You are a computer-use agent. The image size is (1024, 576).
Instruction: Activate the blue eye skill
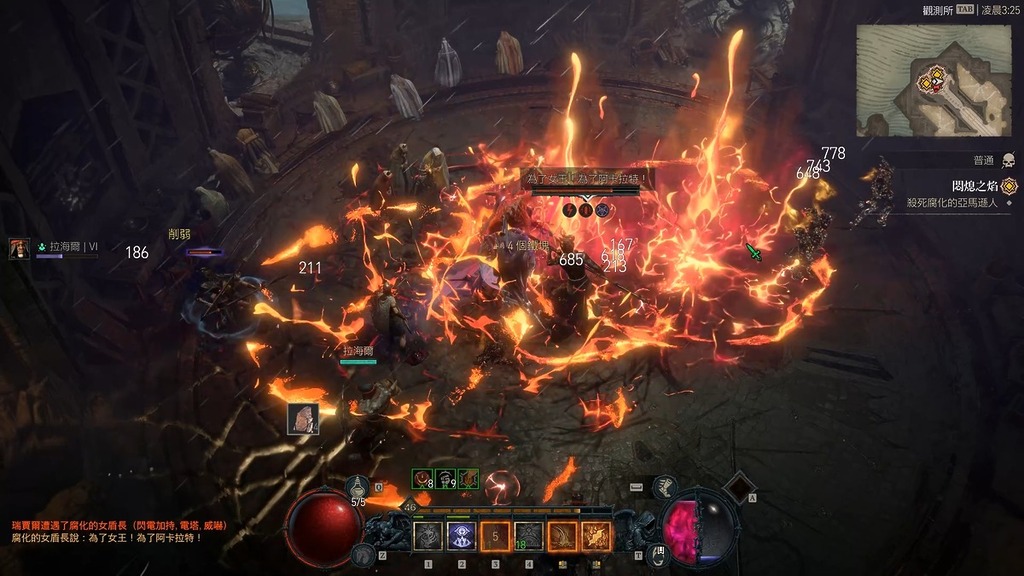click(x=461, y=537)
